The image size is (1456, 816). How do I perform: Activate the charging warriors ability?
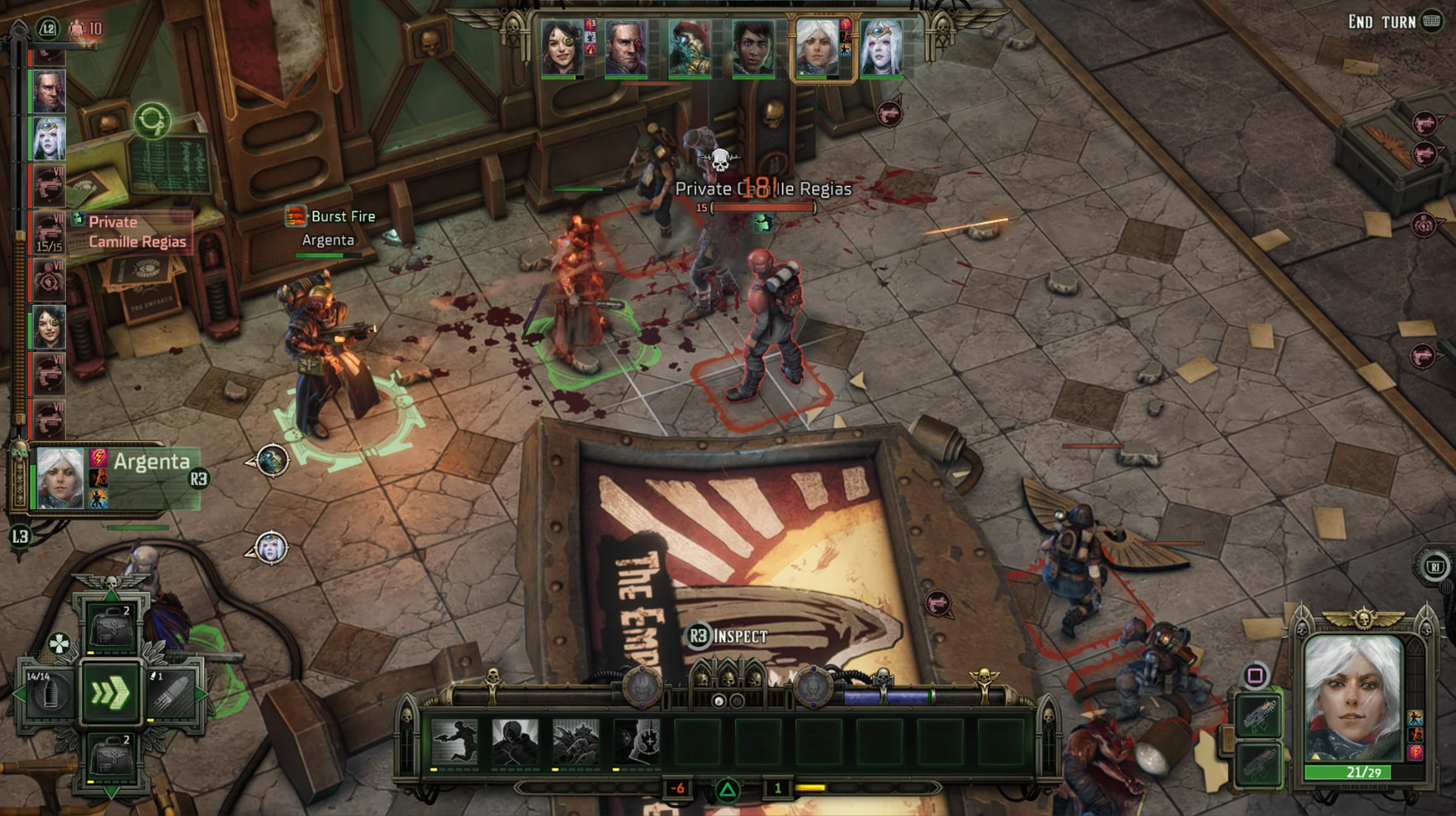pyautogui.click(x=576, y=741)
